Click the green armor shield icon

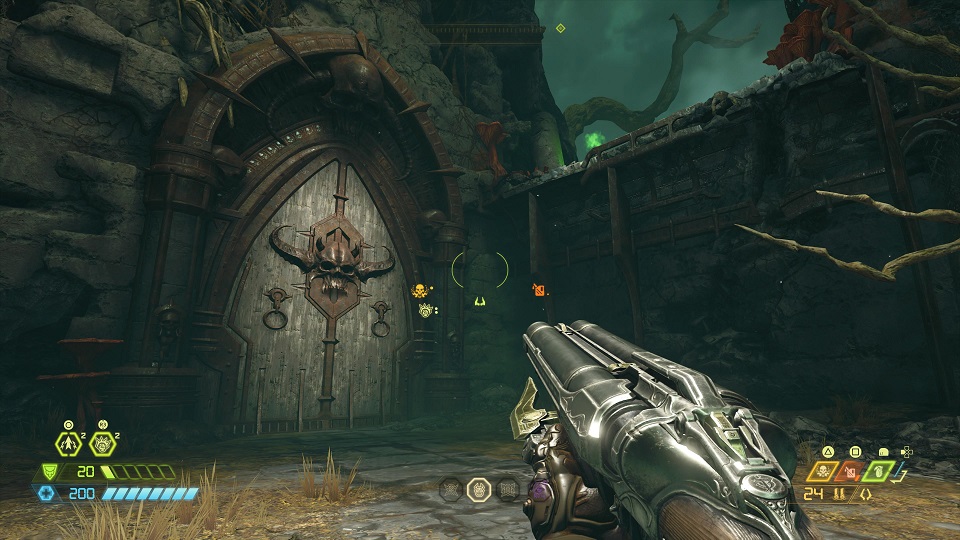click(48, 472)
